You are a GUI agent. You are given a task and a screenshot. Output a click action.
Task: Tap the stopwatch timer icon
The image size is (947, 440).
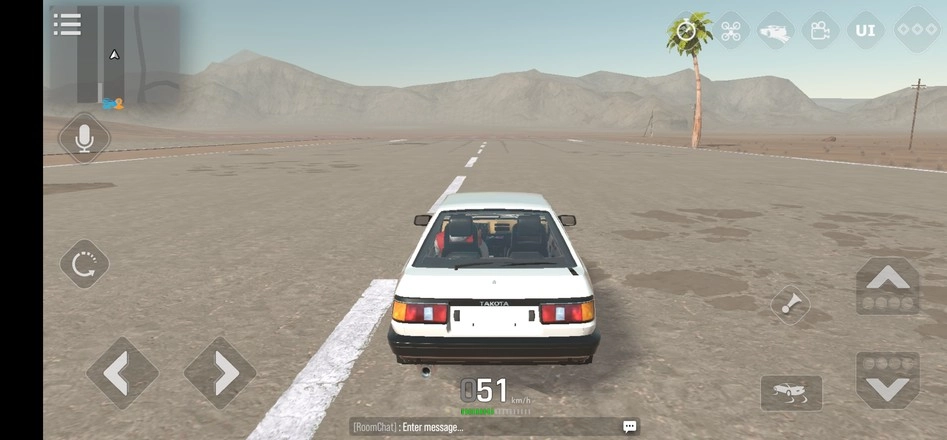[x=686, y=30]
